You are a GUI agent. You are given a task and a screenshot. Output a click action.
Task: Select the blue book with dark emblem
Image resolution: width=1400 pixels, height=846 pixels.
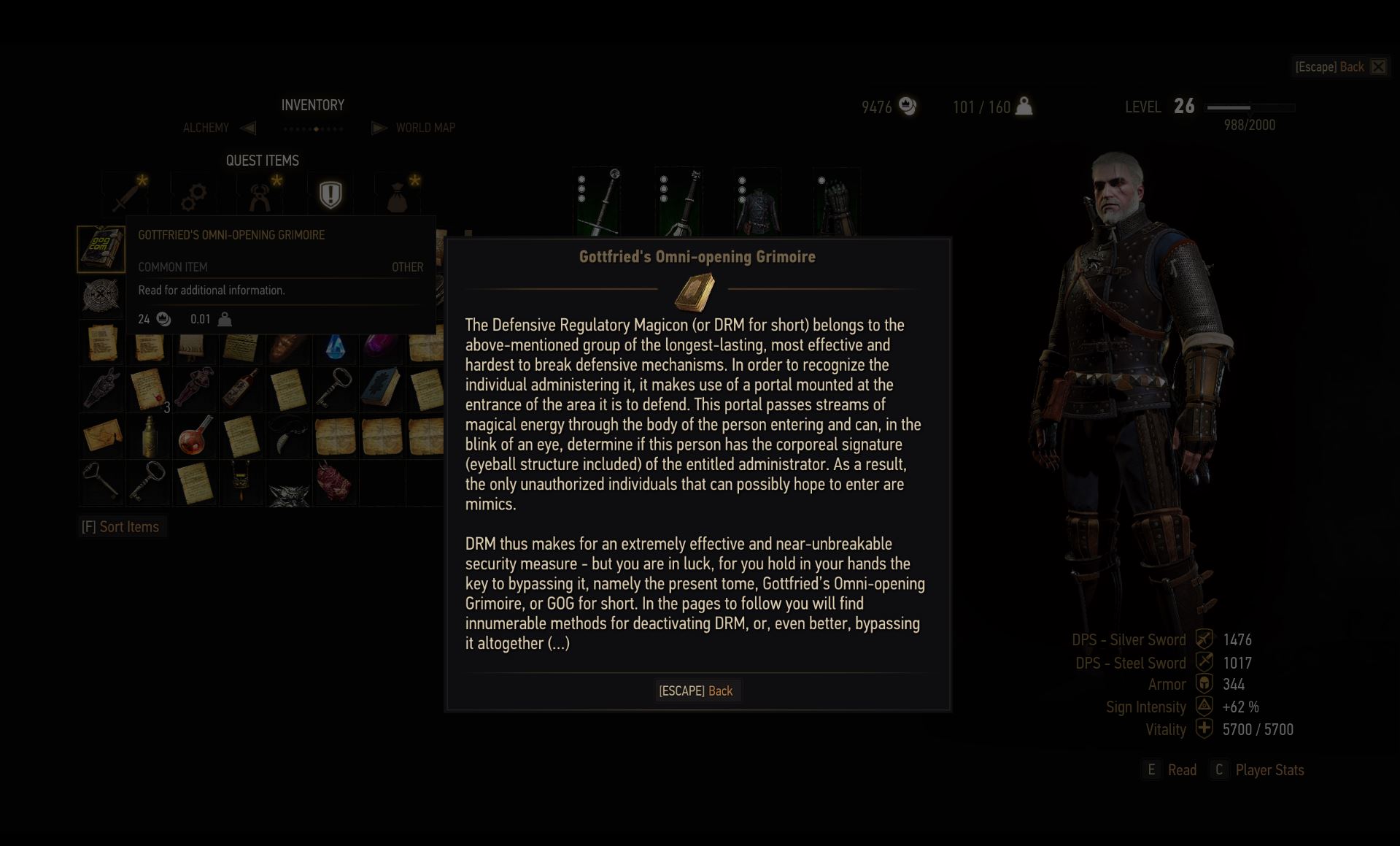[381, 388]
